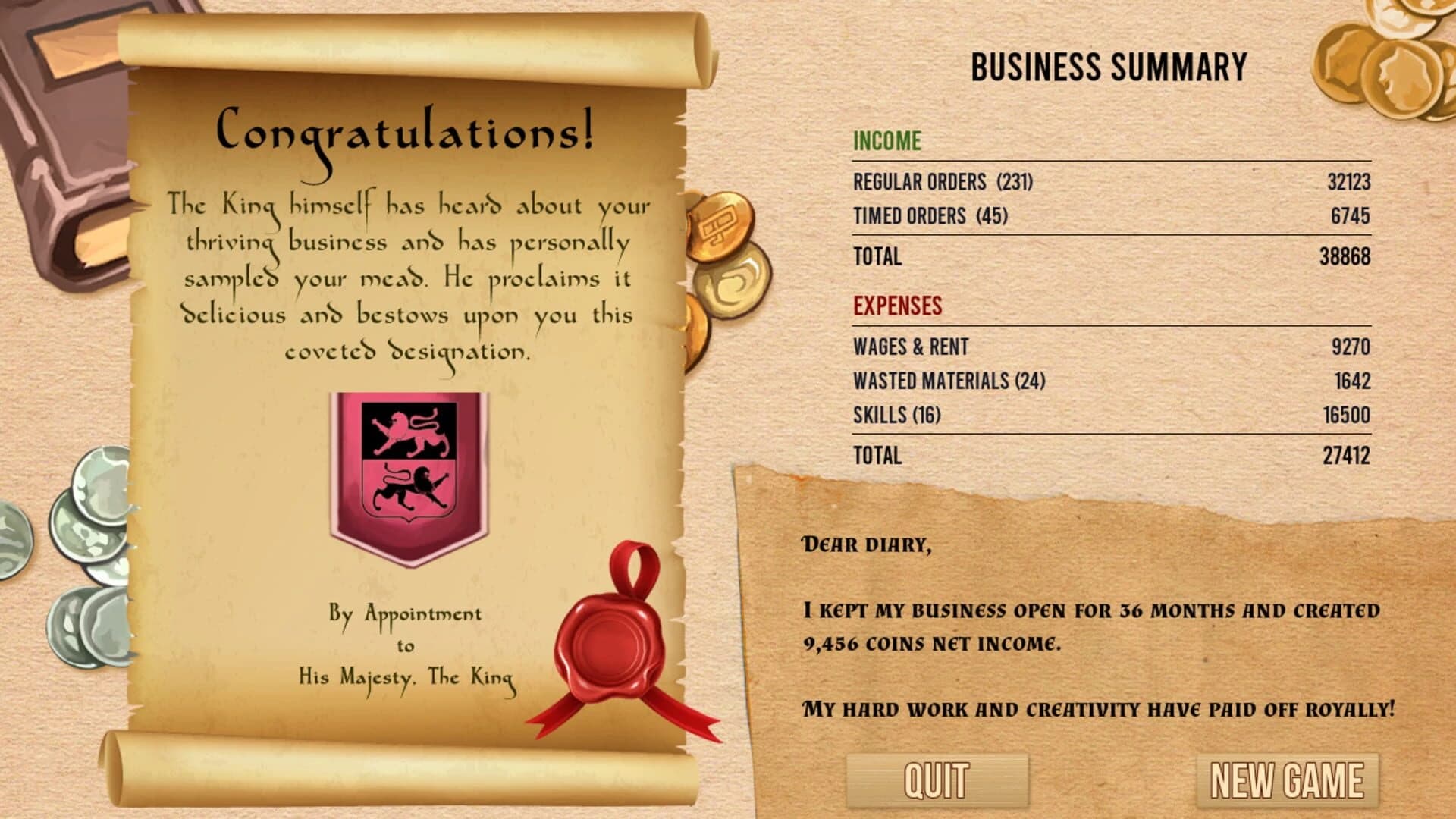Select the WAGES & RENT expense line

tap(912, 347)
